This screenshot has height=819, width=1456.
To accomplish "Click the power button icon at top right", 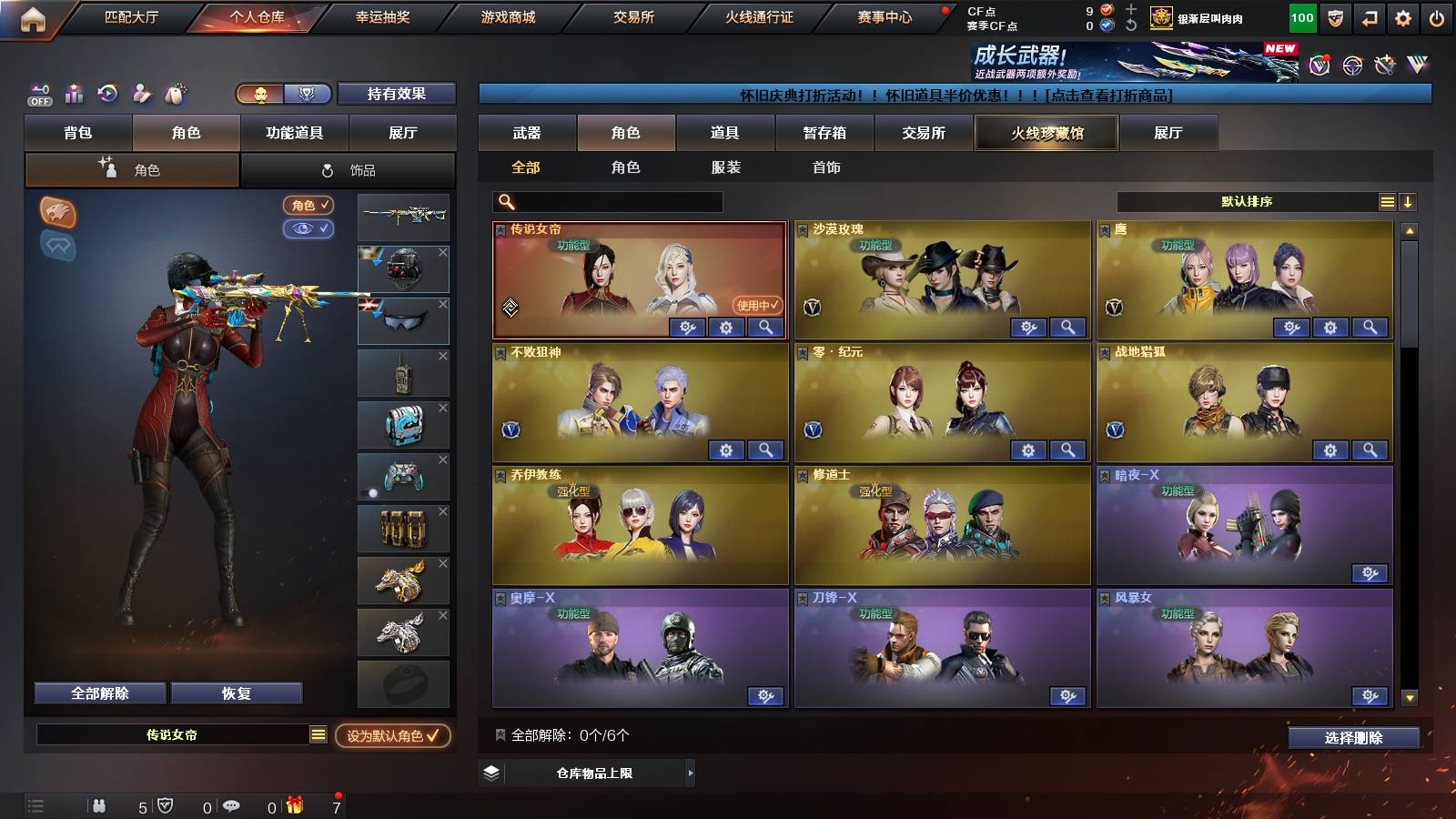I will pos(1436,16).
